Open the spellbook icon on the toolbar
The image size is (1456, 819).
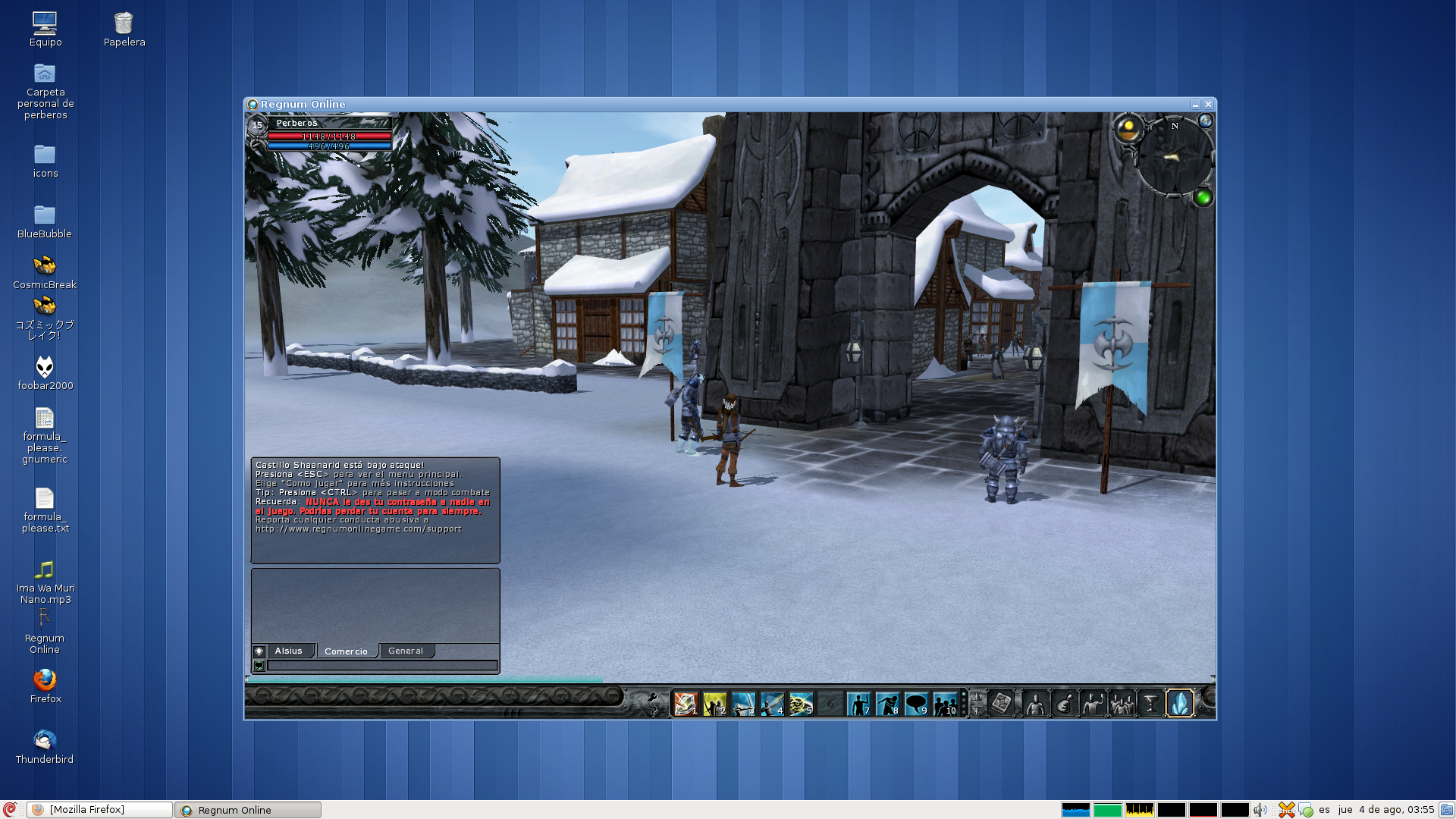[x=1002, y=704]
